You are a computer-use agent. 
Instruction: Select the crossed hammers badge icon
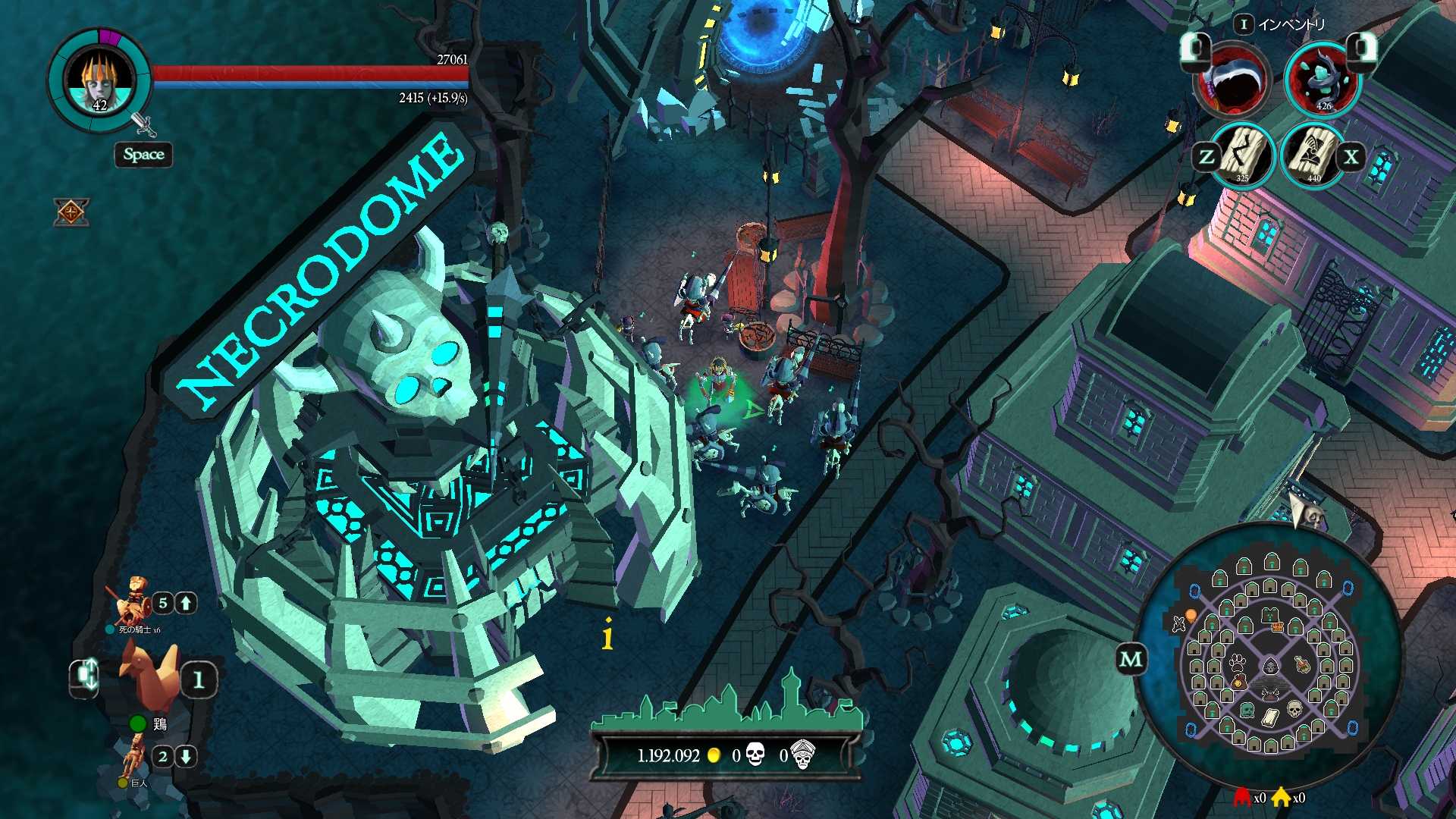pos(71,212)
